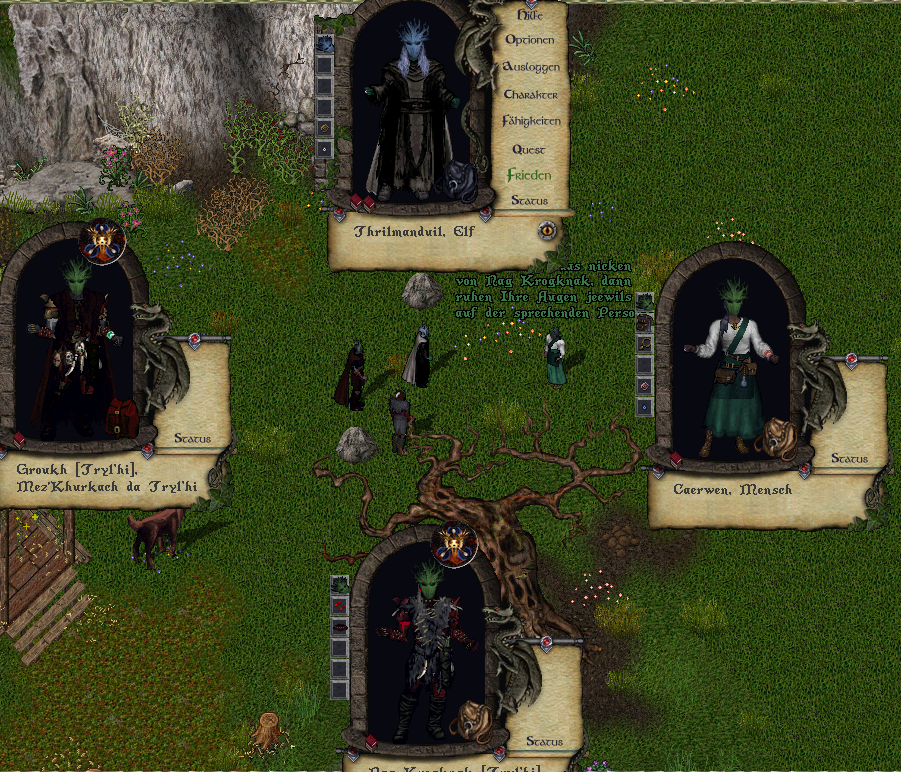Open Status on Groukh's paperdoll

pyautogui.click(x=192, y=438)
